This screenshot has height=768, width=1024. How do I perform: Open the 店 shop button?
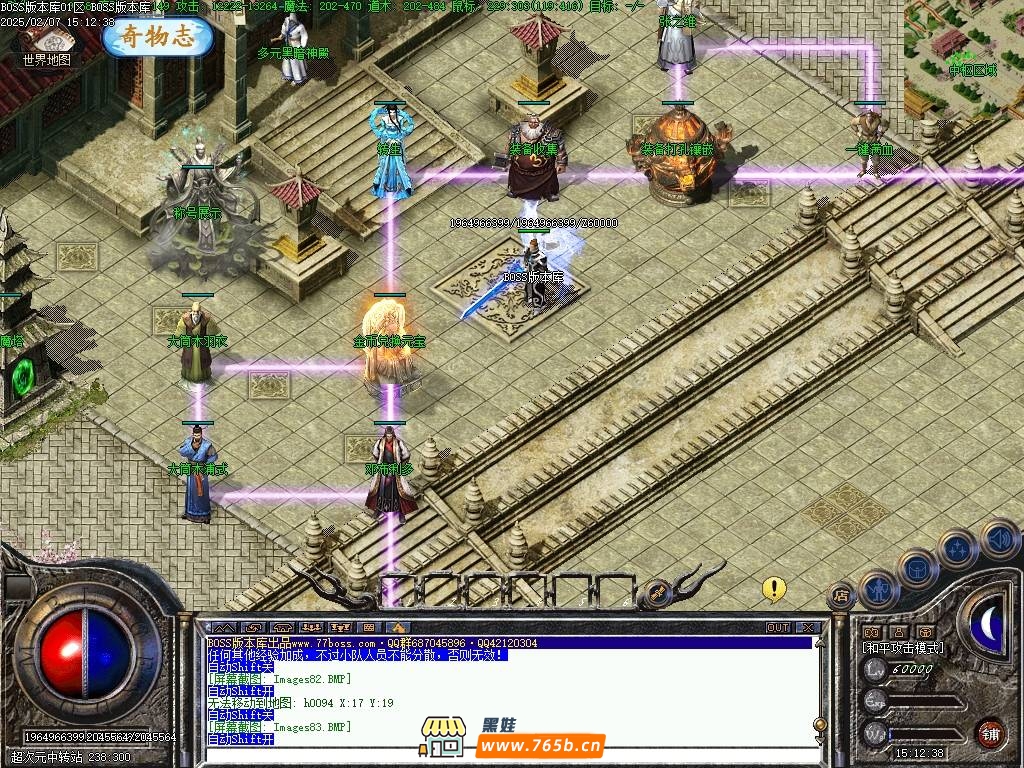841,595
